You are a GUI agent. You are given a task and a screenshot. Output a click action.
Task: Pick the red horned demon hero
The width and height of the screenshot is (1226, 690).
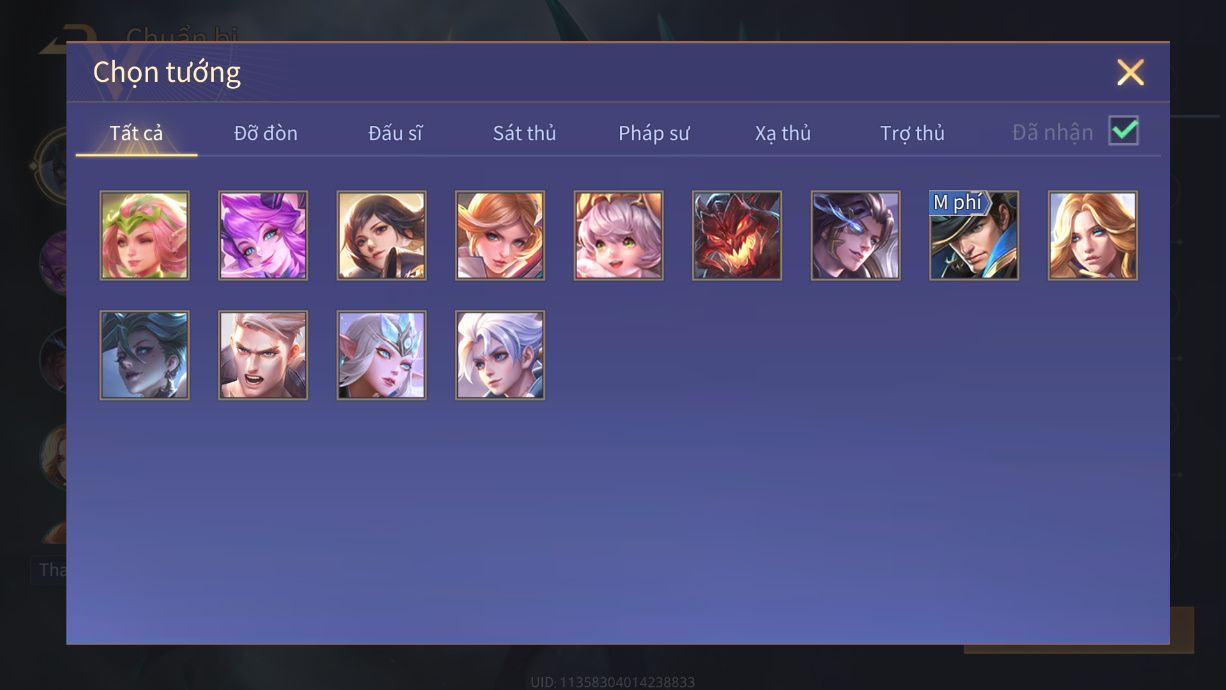pos(737,236)
